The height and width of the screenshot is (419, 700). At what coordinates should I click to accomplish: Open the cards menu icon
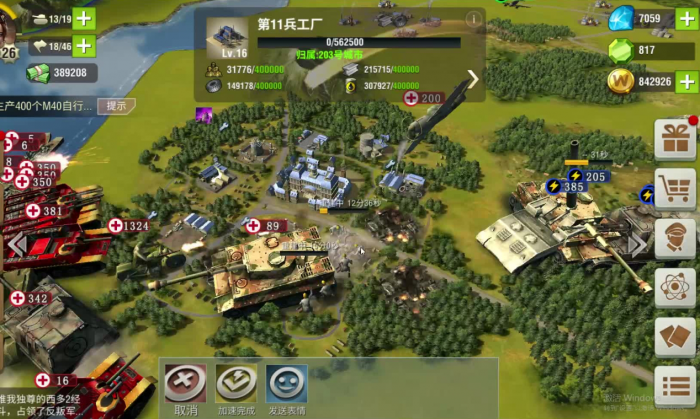pyautogui.click(x=675, y=337)
